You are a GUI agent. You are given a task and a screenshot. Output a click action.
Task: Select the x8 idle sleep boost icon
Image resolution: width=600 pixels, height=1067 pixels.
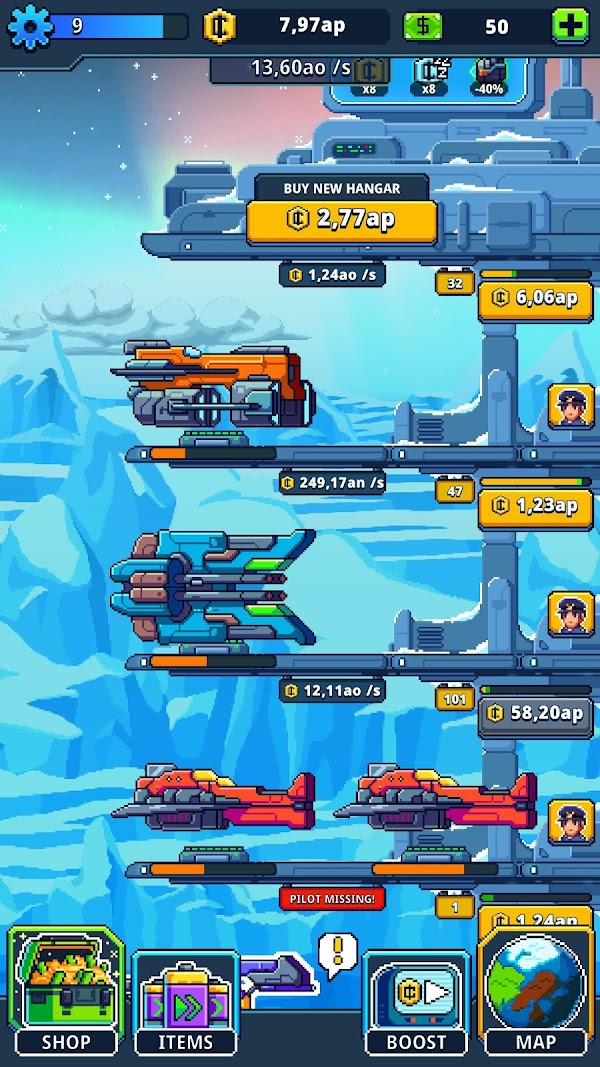[430, 75]
